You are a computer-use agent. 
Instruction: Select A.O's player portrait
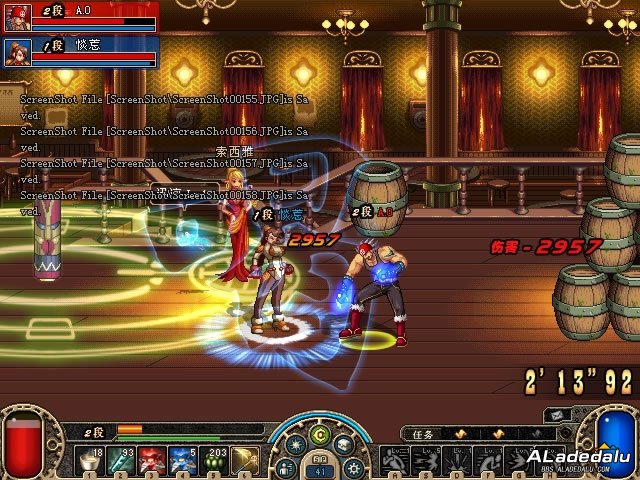pos(17,15)
